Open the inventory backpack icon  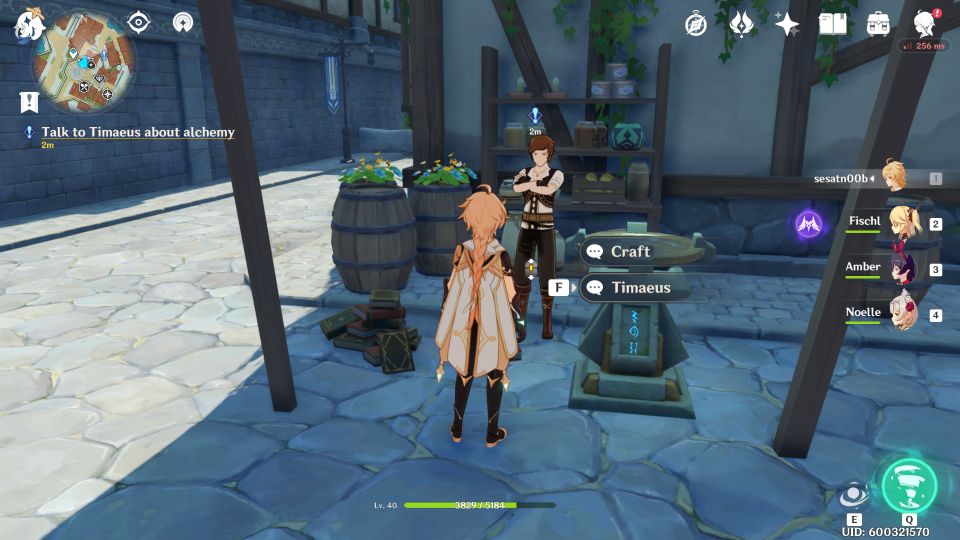point(878,25)
